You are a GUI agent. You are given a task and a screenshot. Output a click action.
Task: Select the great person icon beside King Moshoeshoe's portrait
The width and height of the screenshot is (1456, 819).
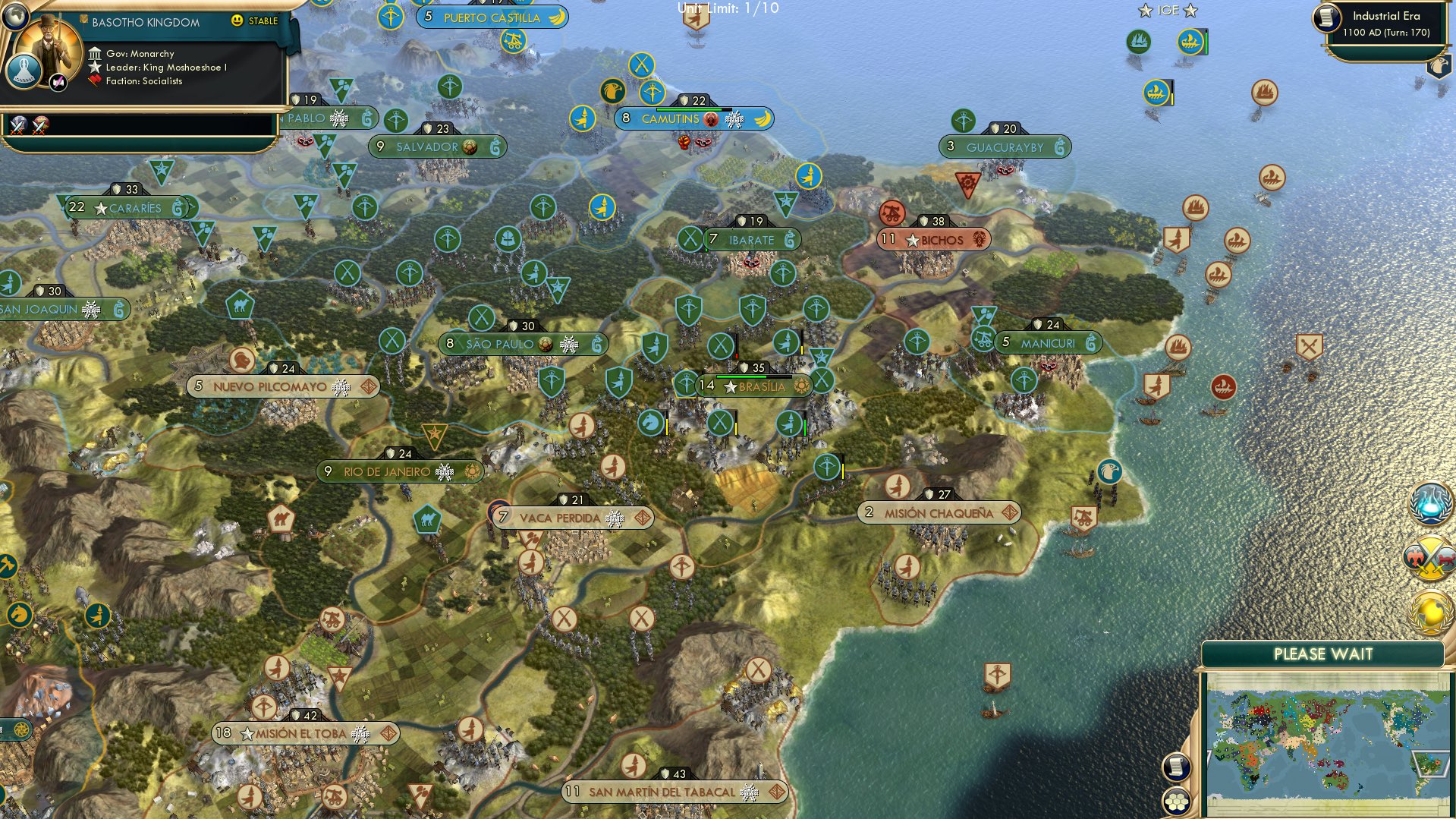pos(24,72)
